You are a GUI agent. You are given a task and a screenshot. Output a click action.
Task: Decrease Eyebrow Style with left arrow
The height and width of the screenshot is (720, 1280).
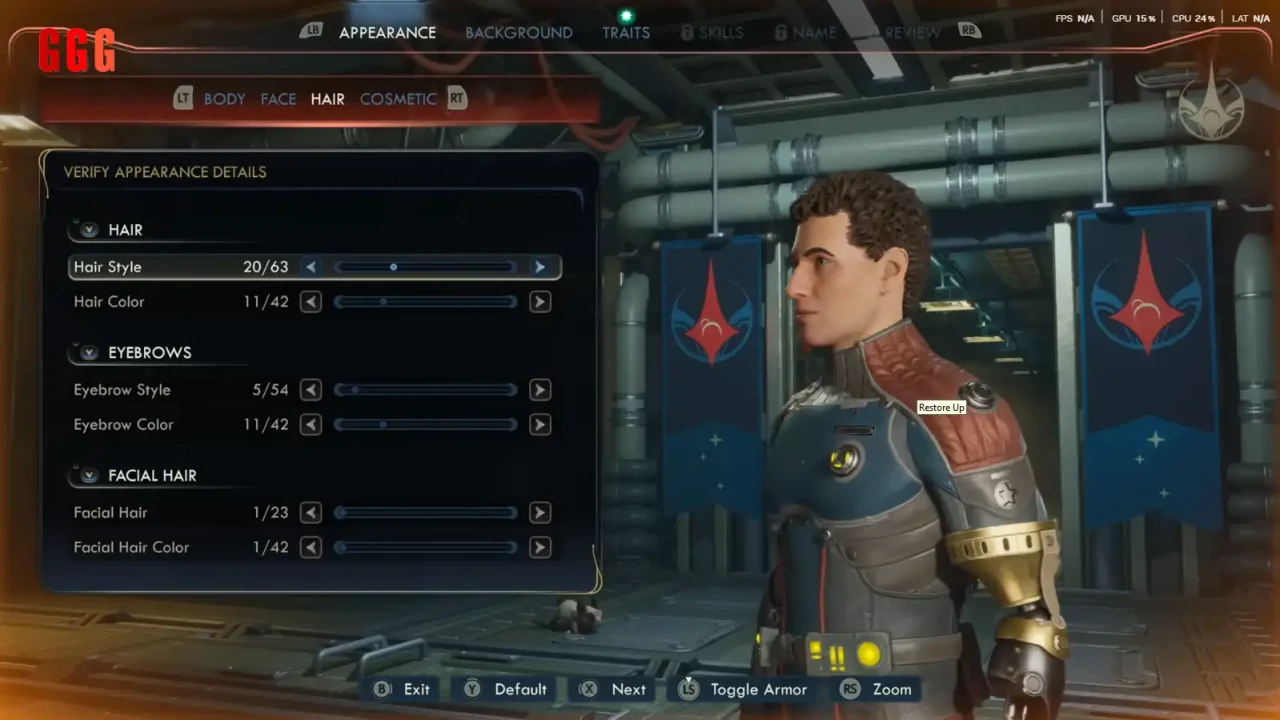tap(311, 390)
